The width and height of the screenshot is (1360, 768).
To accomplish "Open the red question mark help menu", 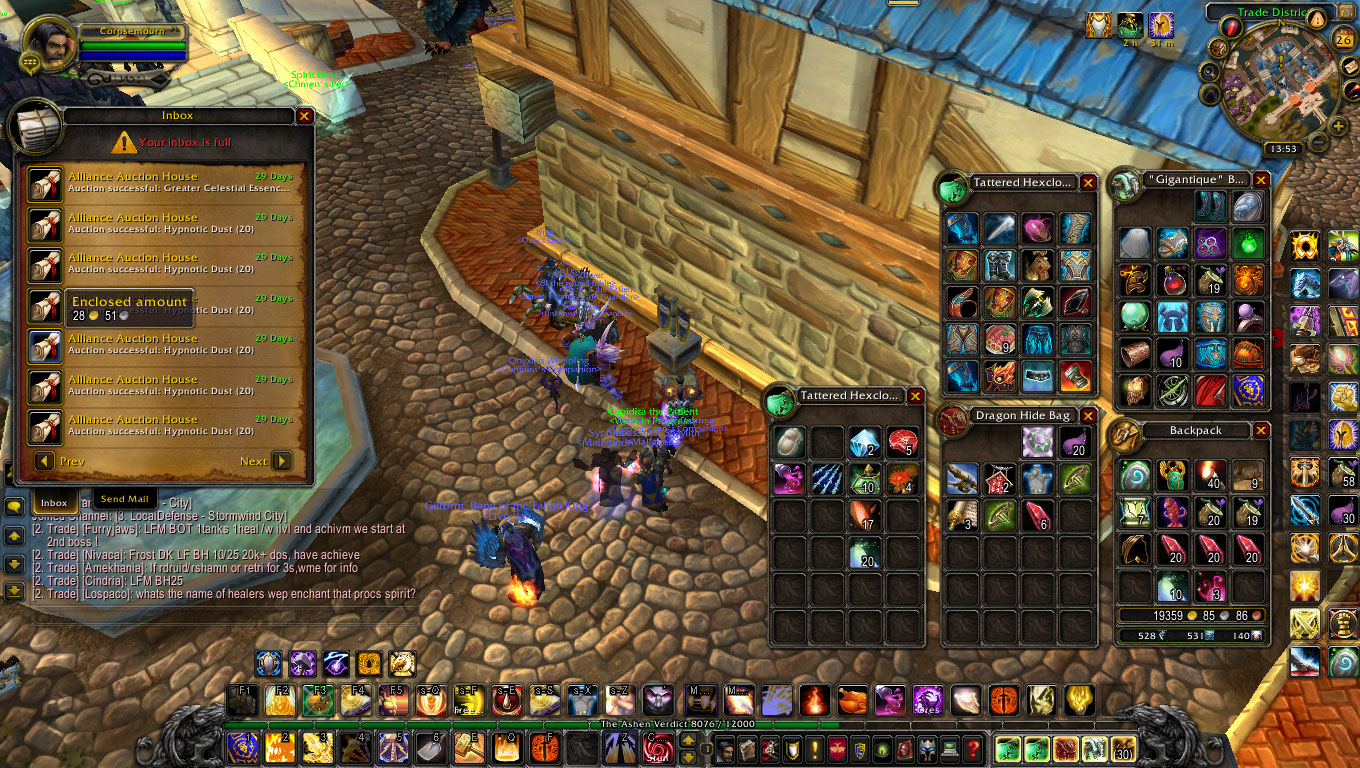I will click(x=972, y=749).
